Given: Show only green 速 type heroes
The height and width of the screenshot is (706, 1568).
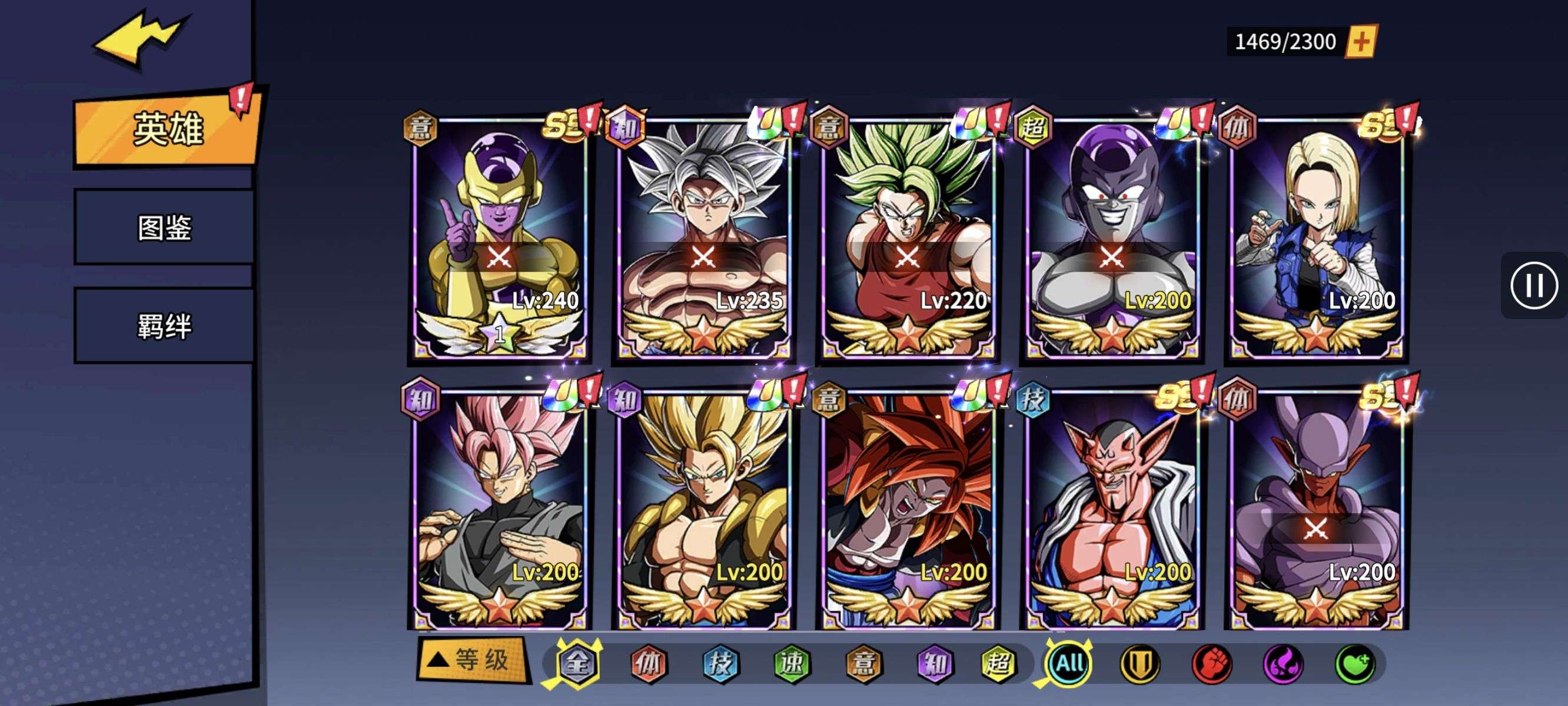Looking at the screenshot, I should point(792,663).
